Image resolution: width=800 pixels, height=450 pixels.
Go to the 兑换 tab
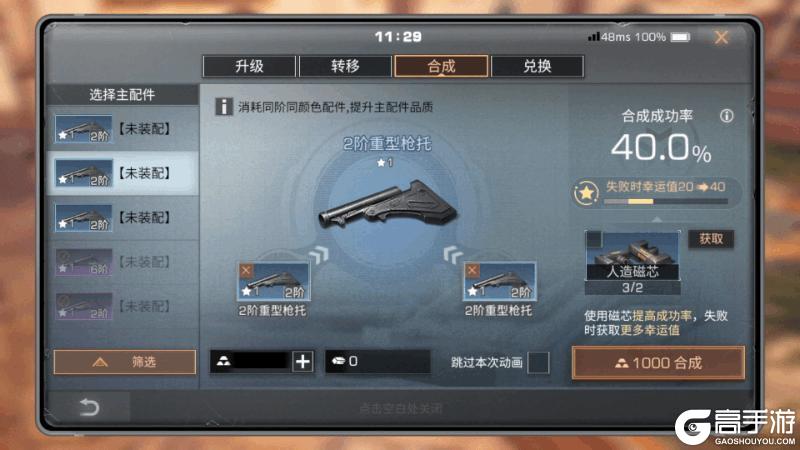(537, 66)
